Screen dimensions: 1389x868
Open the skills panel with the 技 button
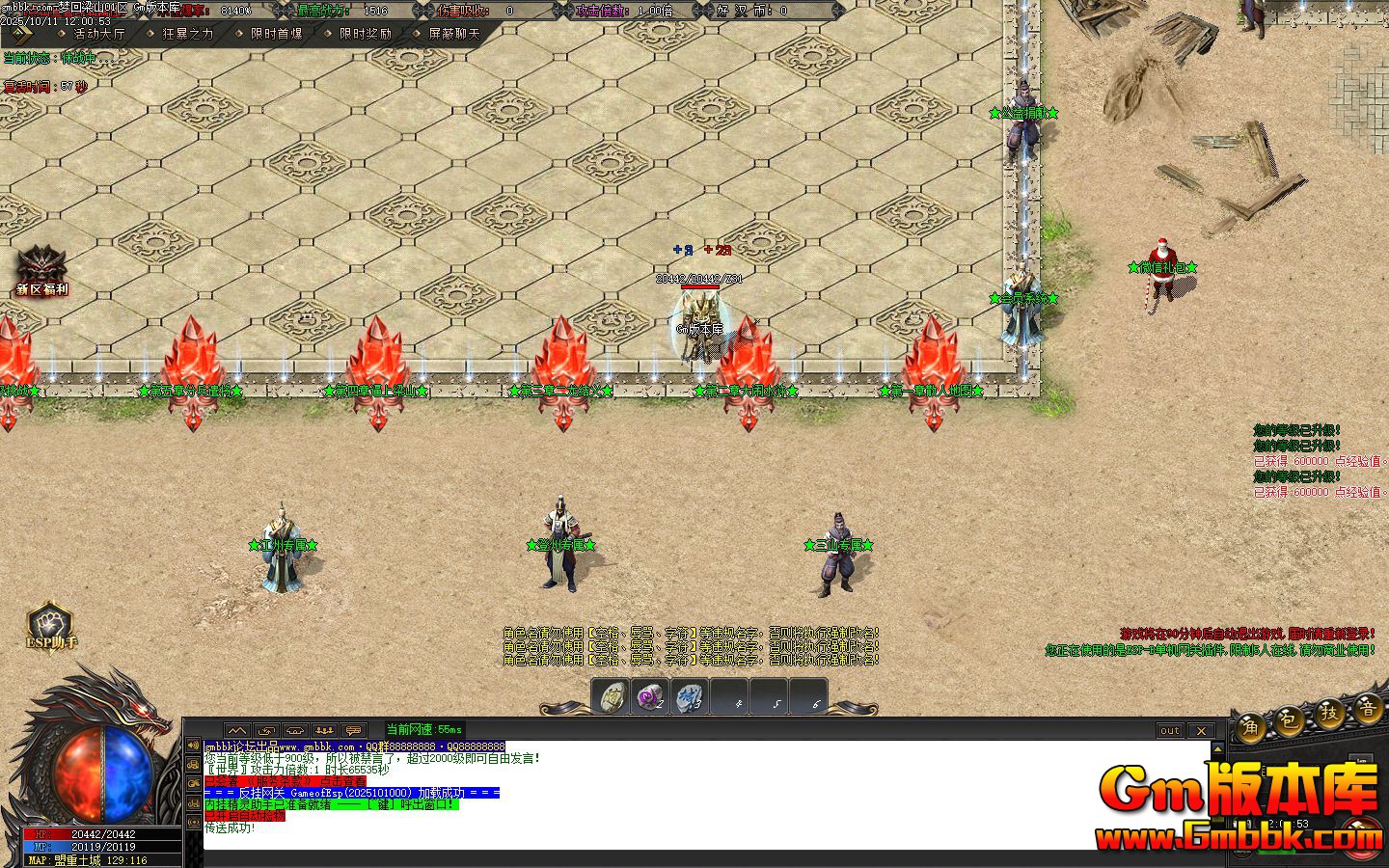(1330, 714)
